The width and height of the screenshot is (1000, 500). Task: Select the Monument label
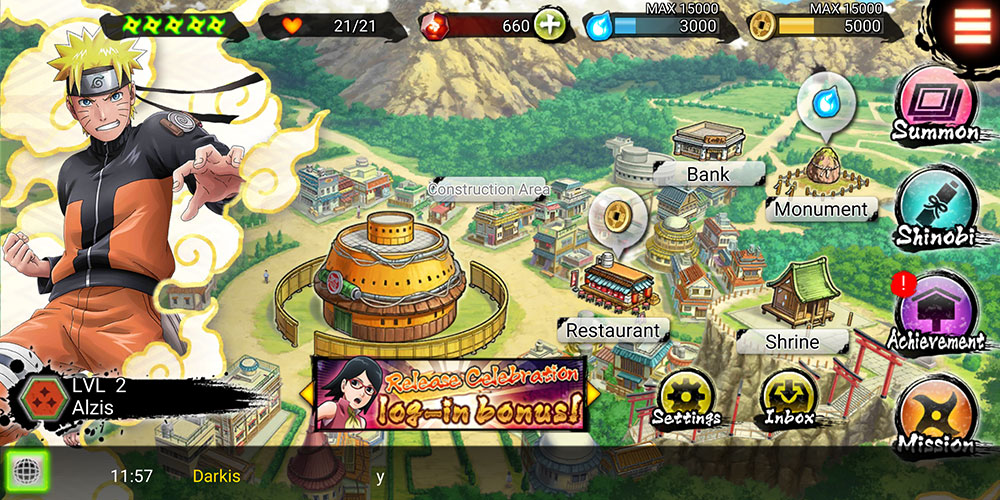pos(821,209)
